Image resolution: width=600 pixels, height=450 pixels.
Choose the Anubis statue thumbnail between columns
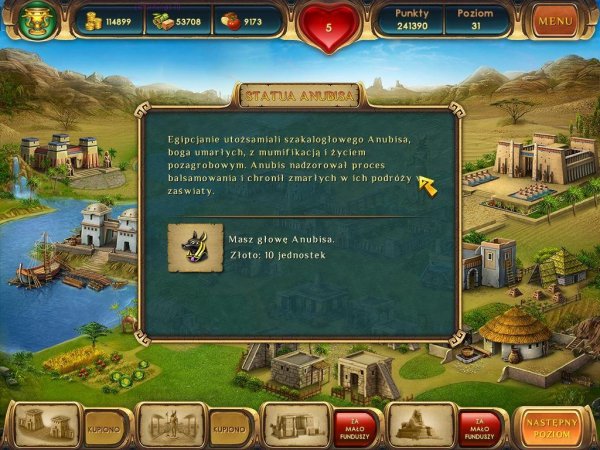pyautogui.click(x=170, y=425)
